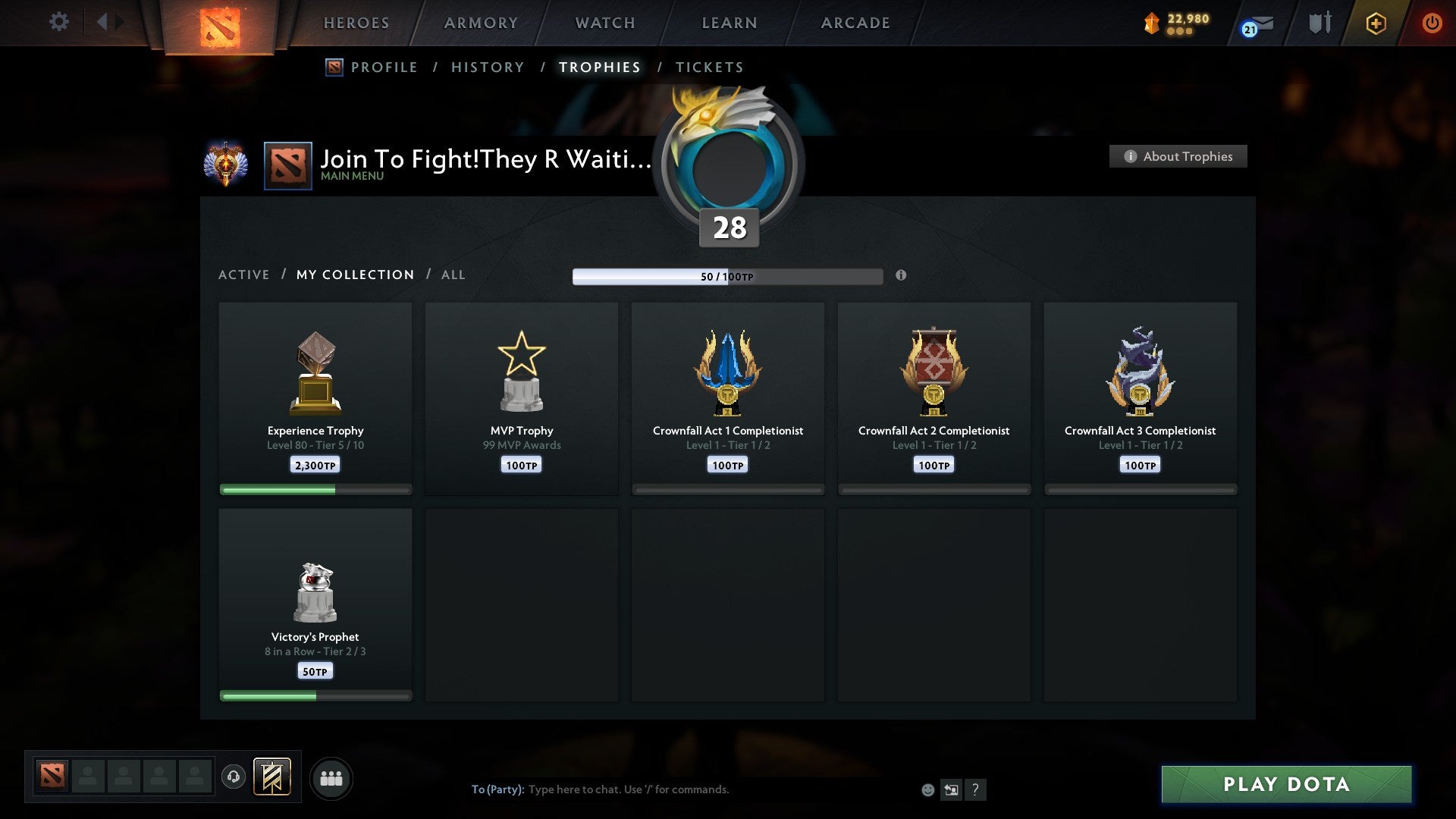Screen dimensions: 1456x819
Task: Open the friends list icon
Action: click(331, 778)
